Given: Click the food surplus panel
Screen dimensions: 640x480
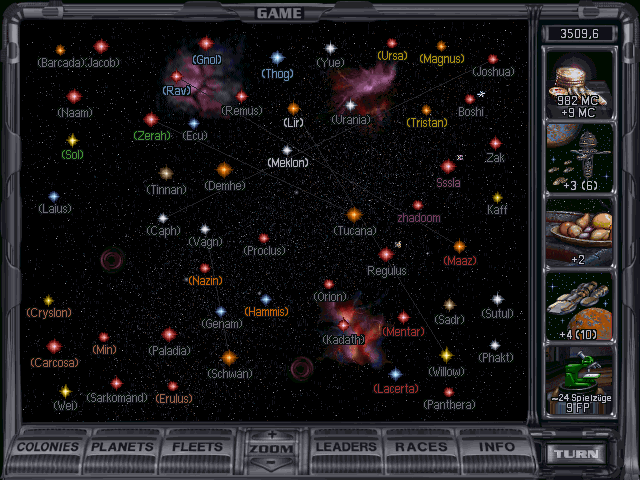Looking at the screenshot, I should [580, 231].
